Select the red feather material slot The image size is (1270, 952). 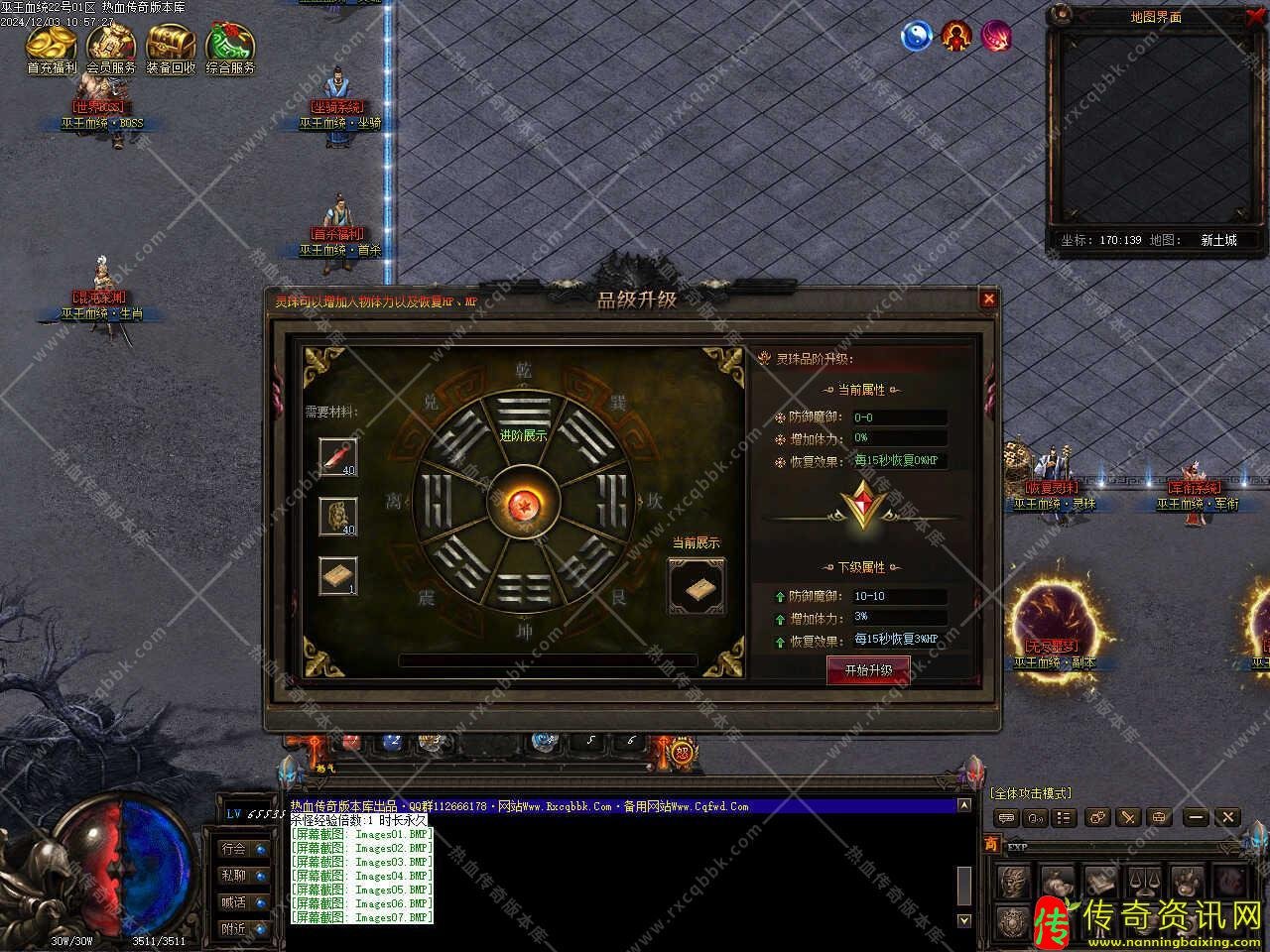click(337, 457)
